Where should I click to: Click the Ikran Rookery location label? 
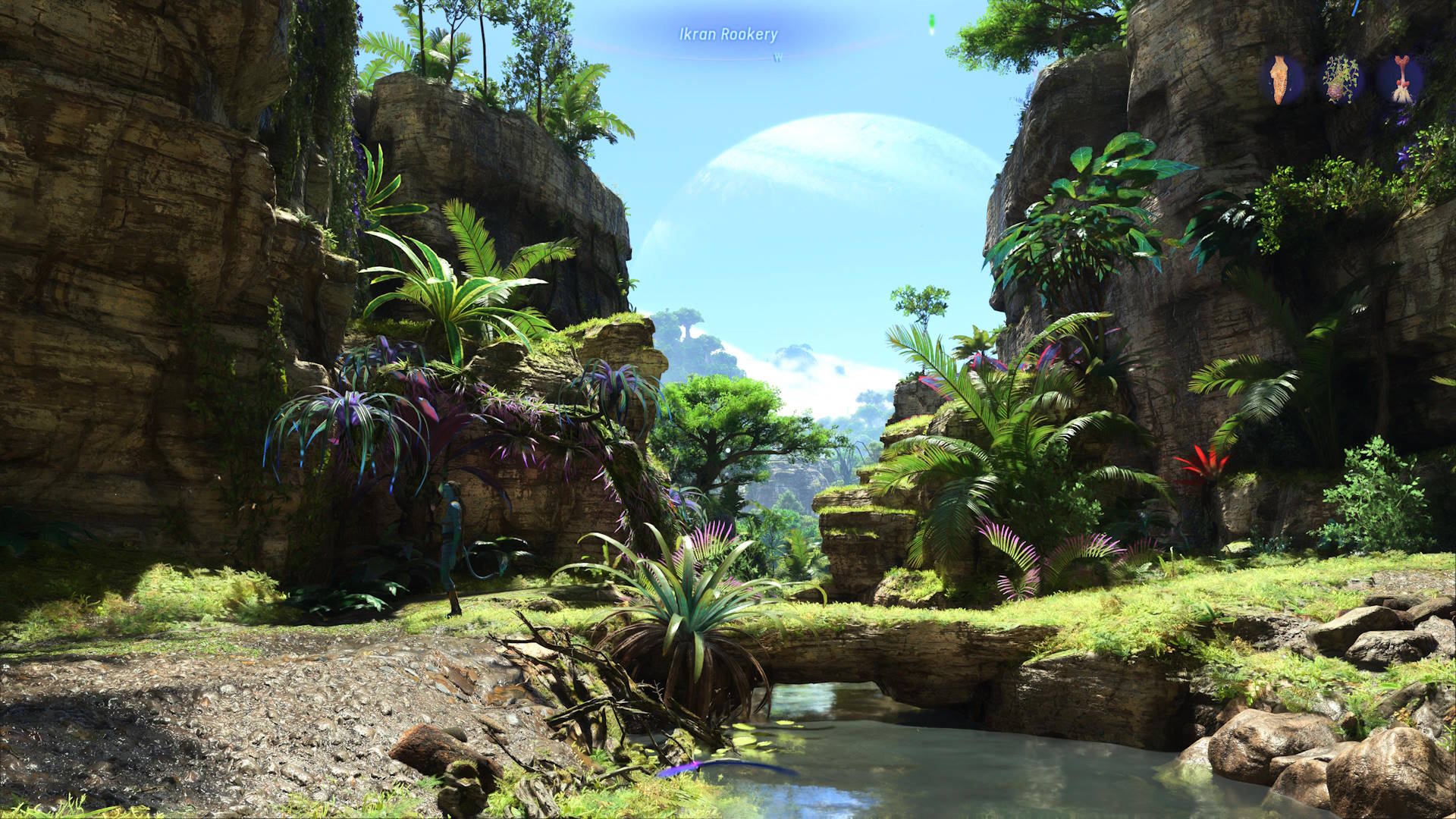click(728, 34)
